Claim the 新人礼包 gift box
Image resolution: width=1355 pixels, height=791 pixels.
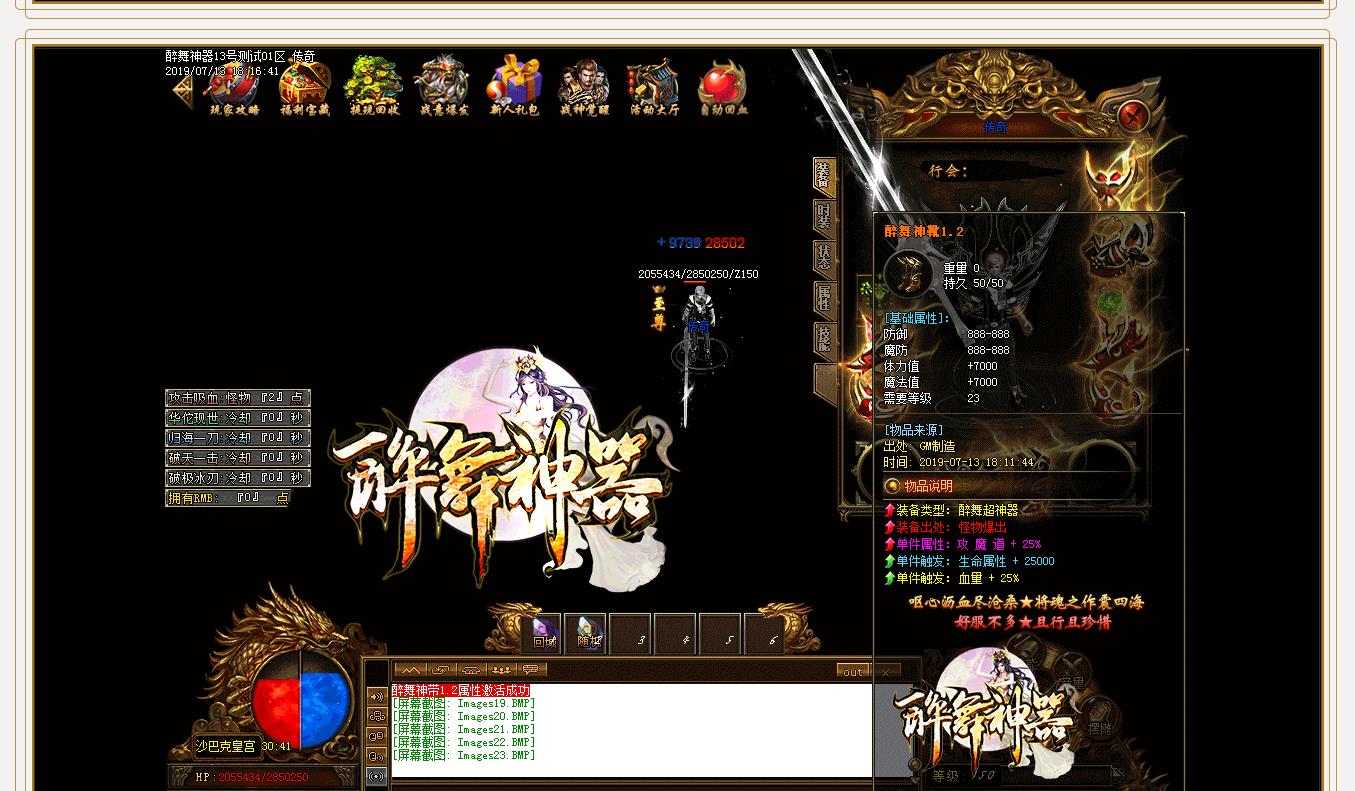(515, 87)
